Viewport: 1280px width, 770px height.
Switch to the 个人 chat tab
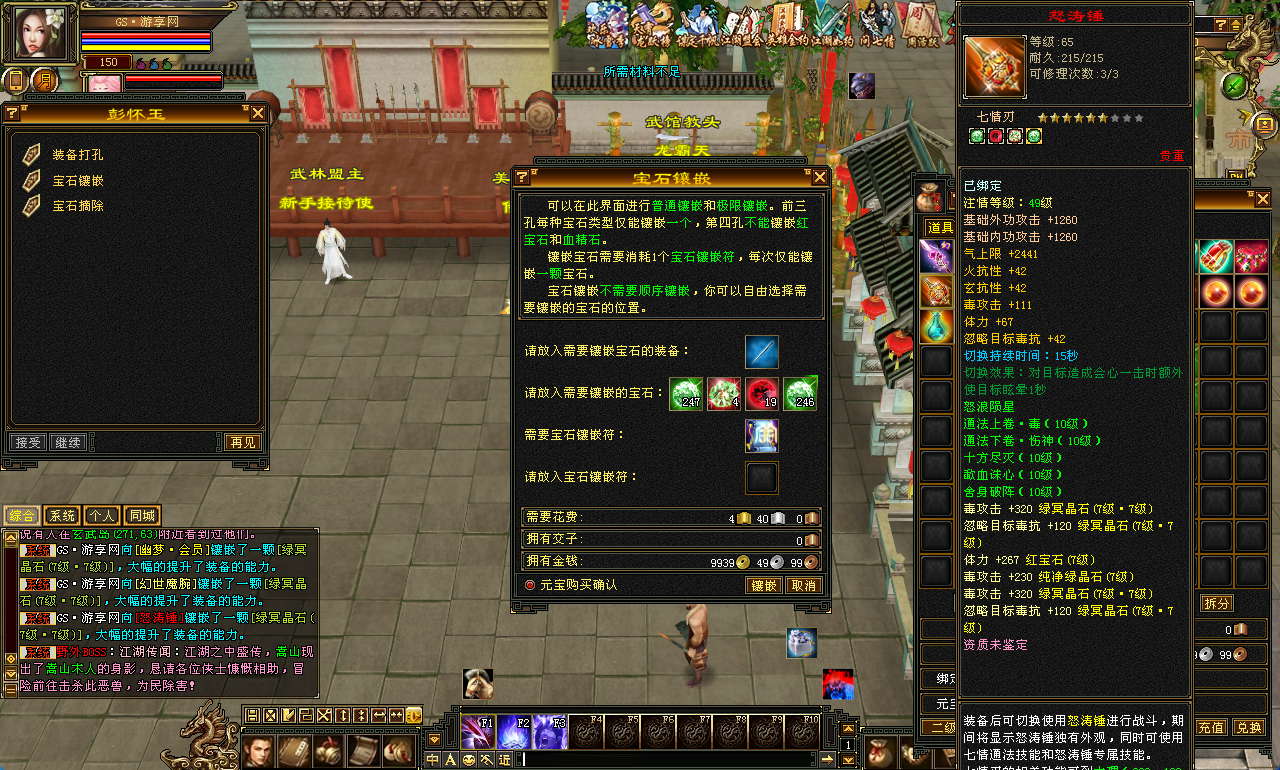101,516
